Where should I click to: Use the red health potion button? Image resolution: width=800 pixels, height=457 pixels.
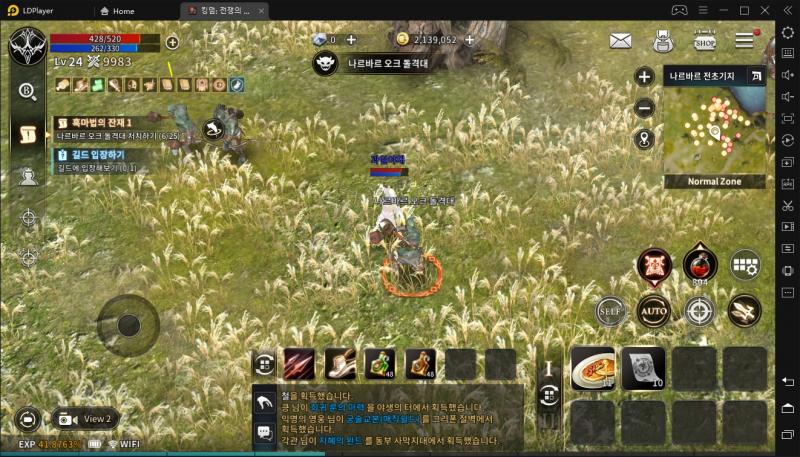[699, 265]
